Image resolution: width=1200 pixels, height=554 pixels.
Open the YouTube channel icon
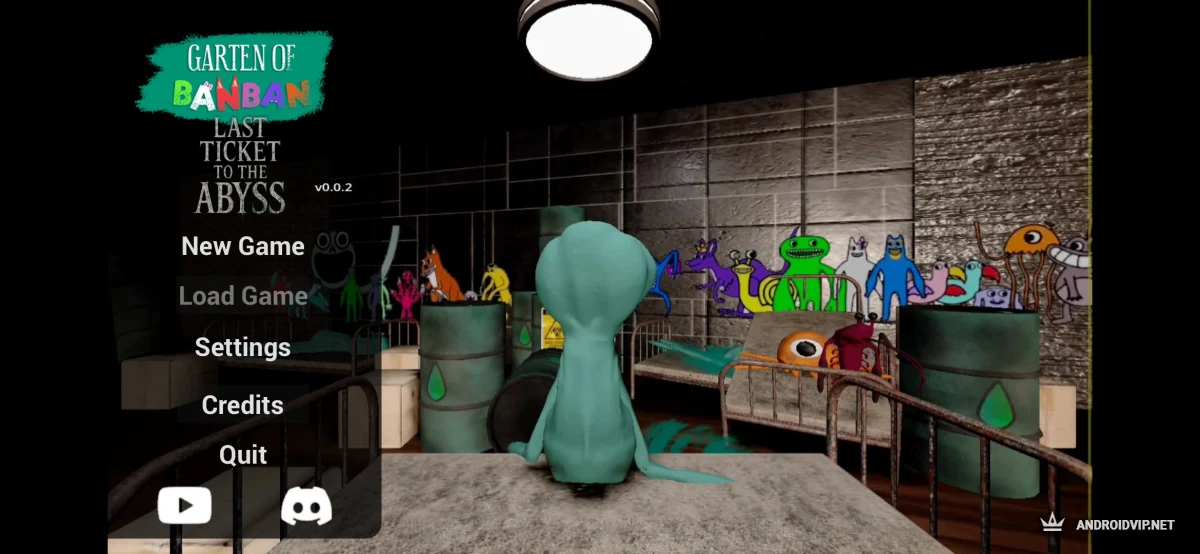point(185,506)
